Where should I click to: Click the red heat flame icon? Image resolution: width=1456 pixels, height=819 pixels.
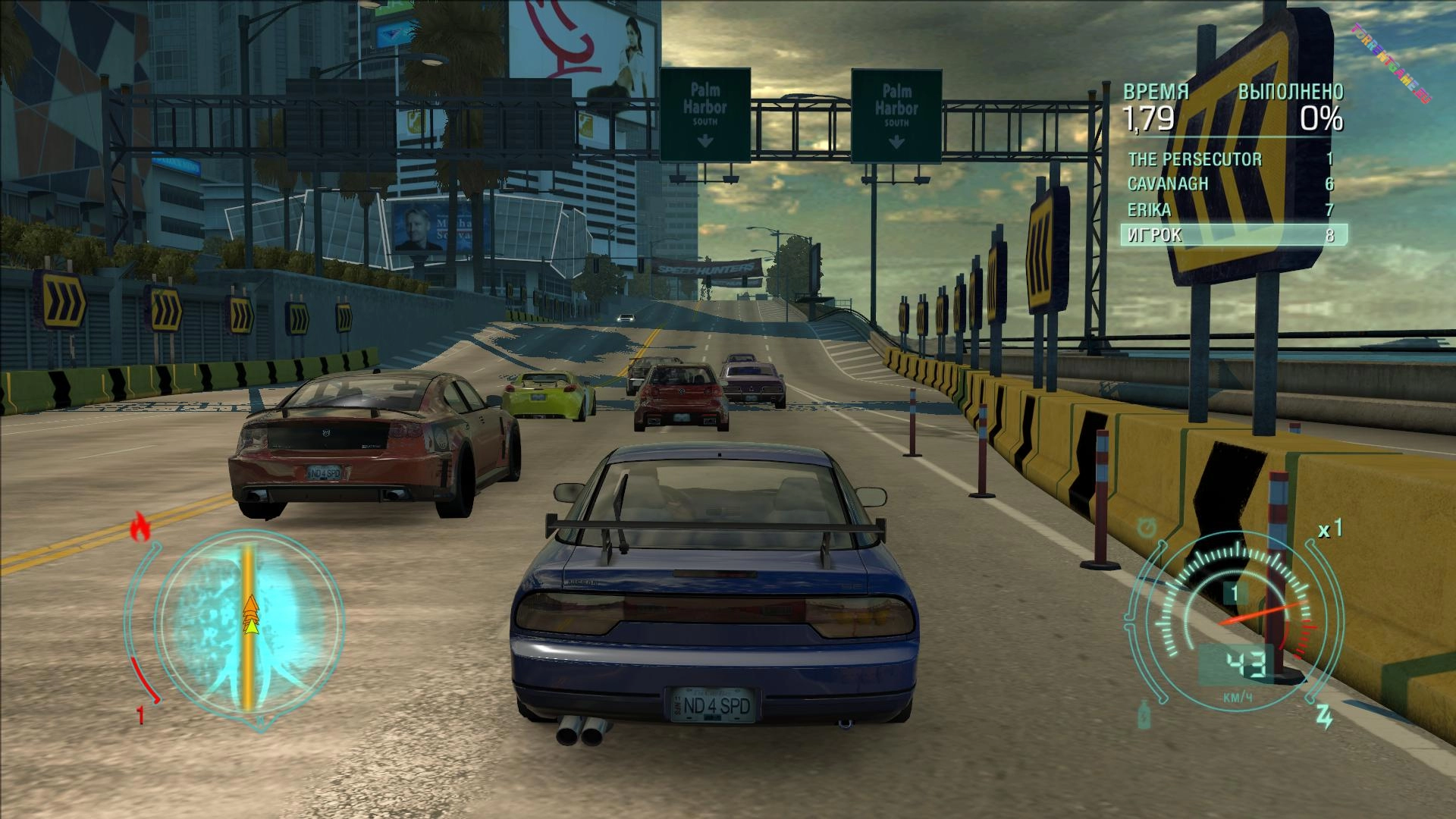click(140, 527)
